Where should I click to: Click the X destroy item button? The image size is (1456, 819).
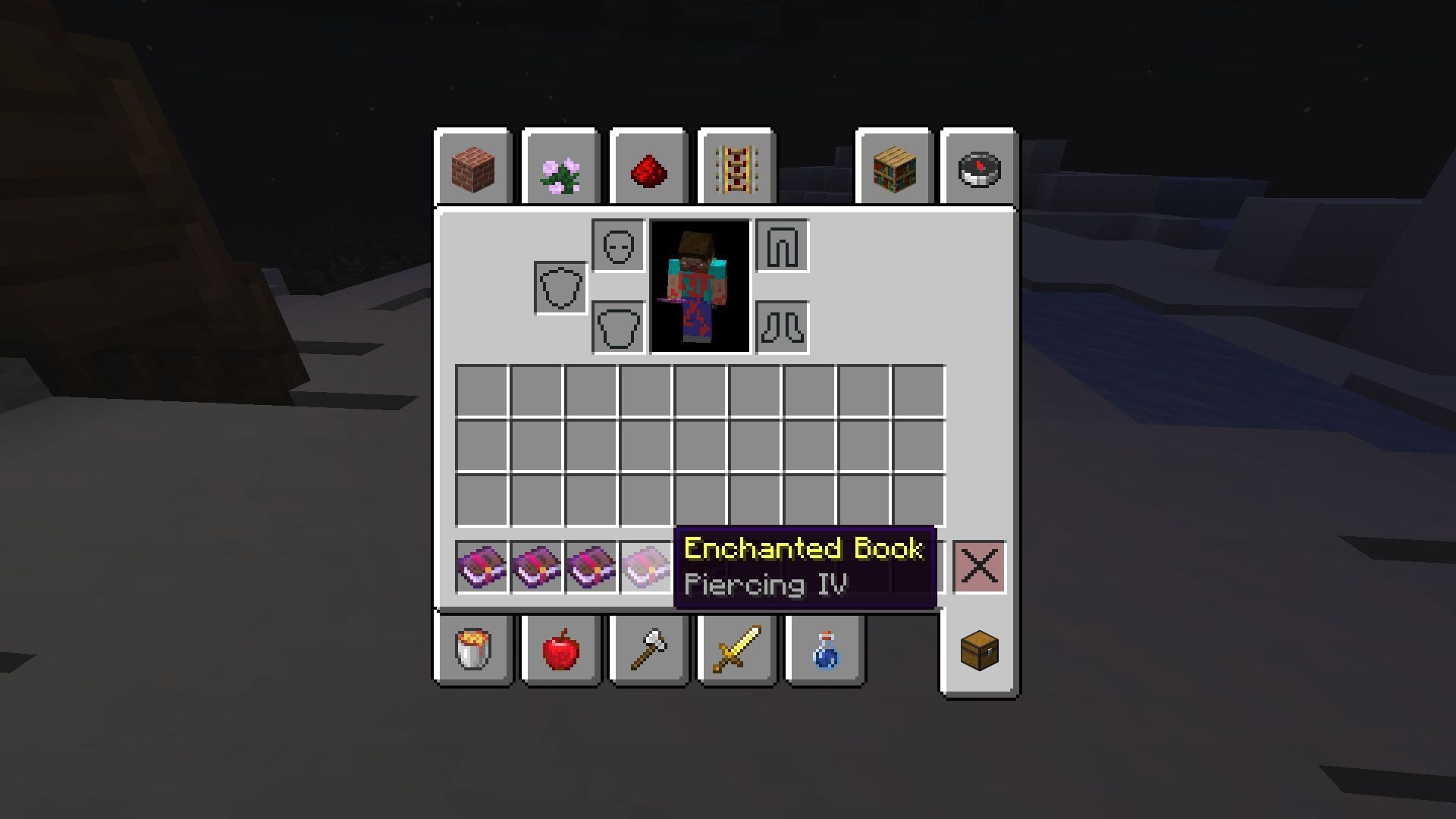979,566
